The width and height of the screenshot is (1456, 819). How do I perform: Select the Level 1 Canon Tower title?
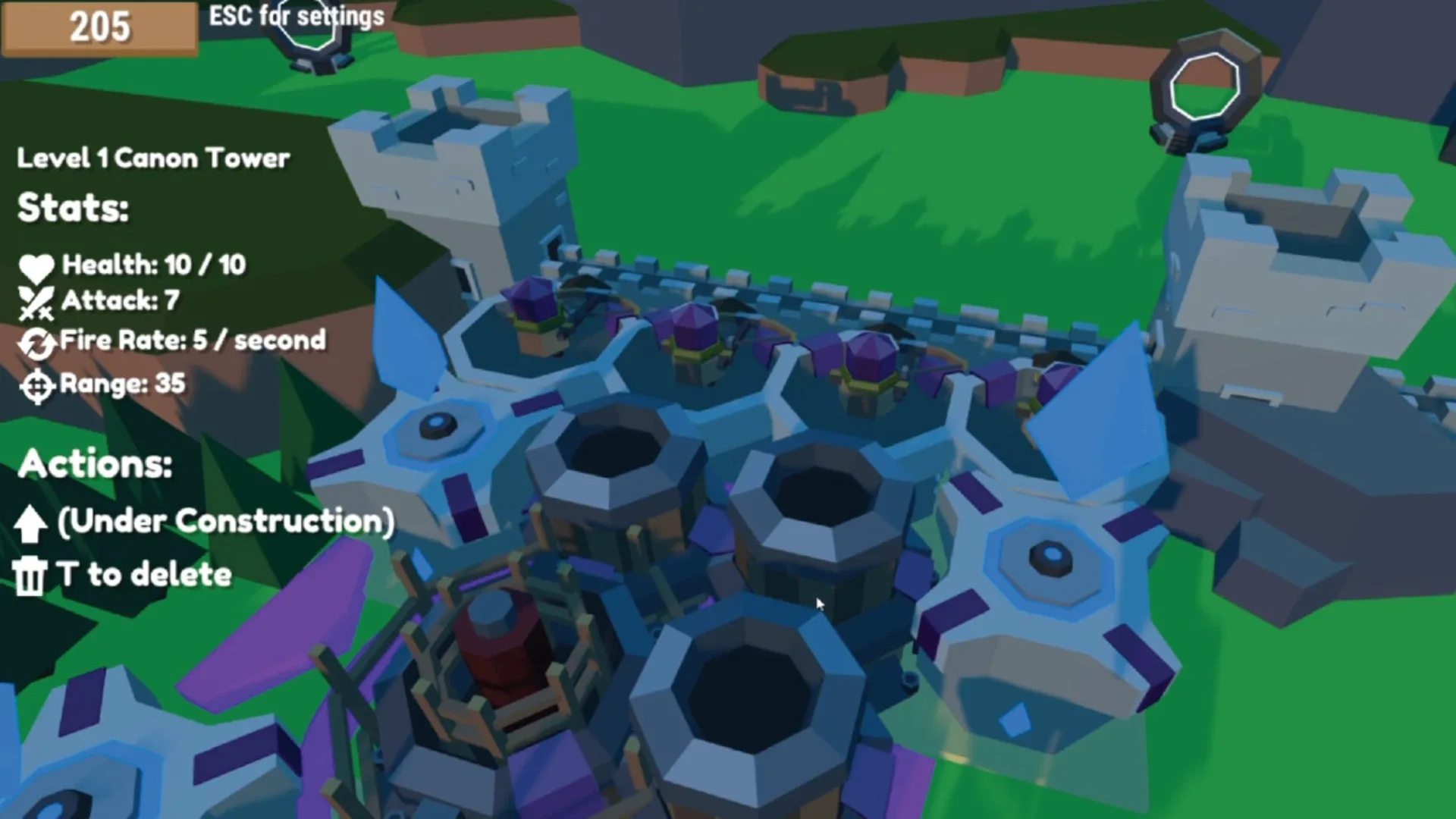coord(152,158)
